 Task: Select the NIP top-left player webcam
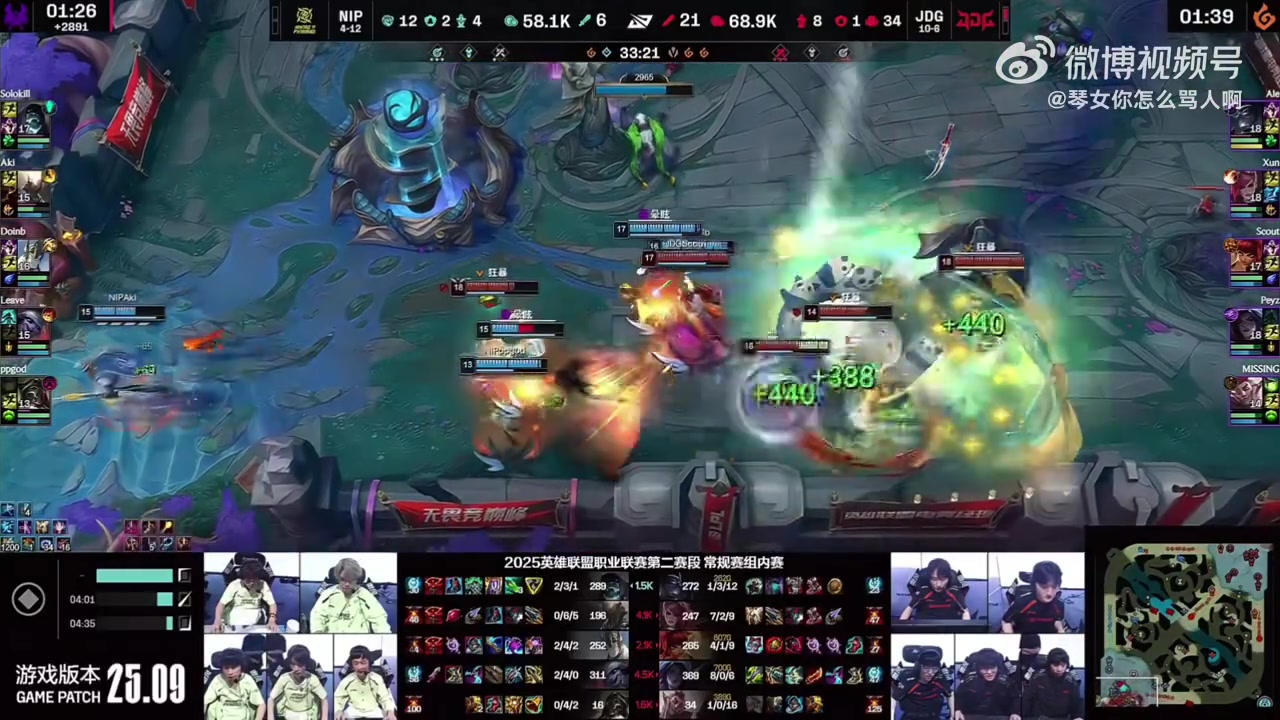251,593
